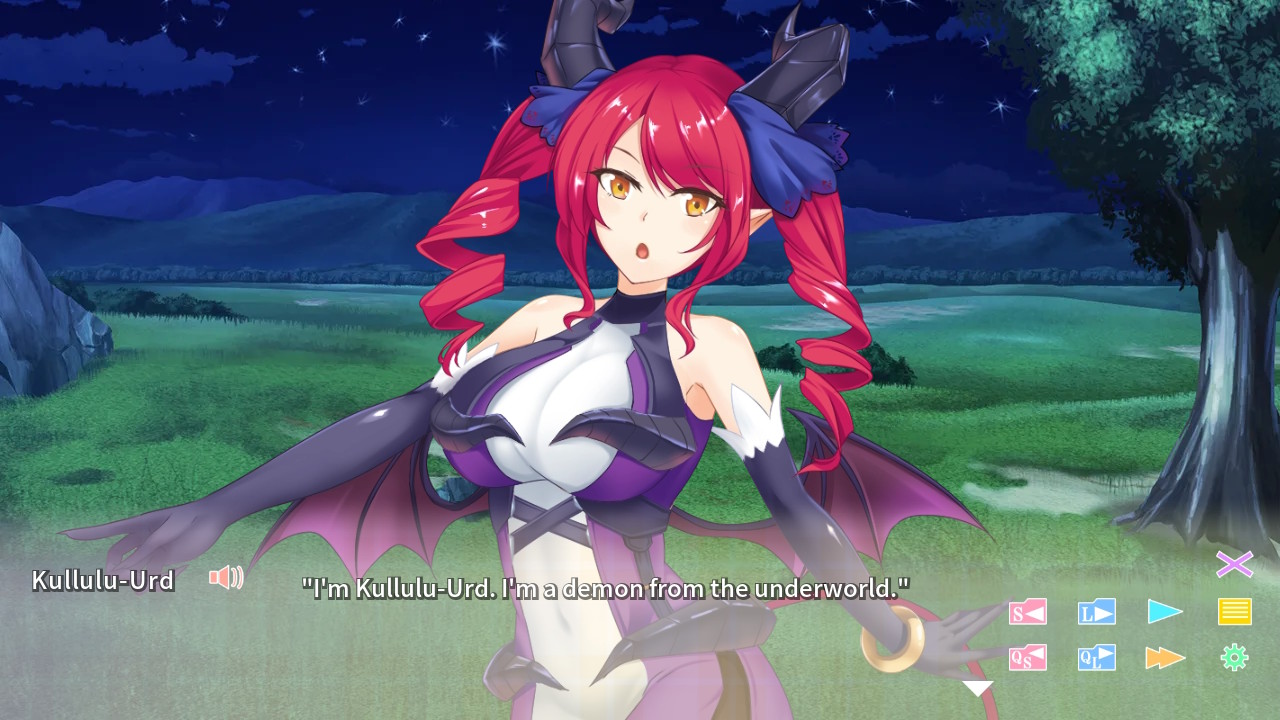The width and height of the screenshot is (1280, 720).
Task: Open the backlog with the yellow log icon
Action: pos(1237,610)
